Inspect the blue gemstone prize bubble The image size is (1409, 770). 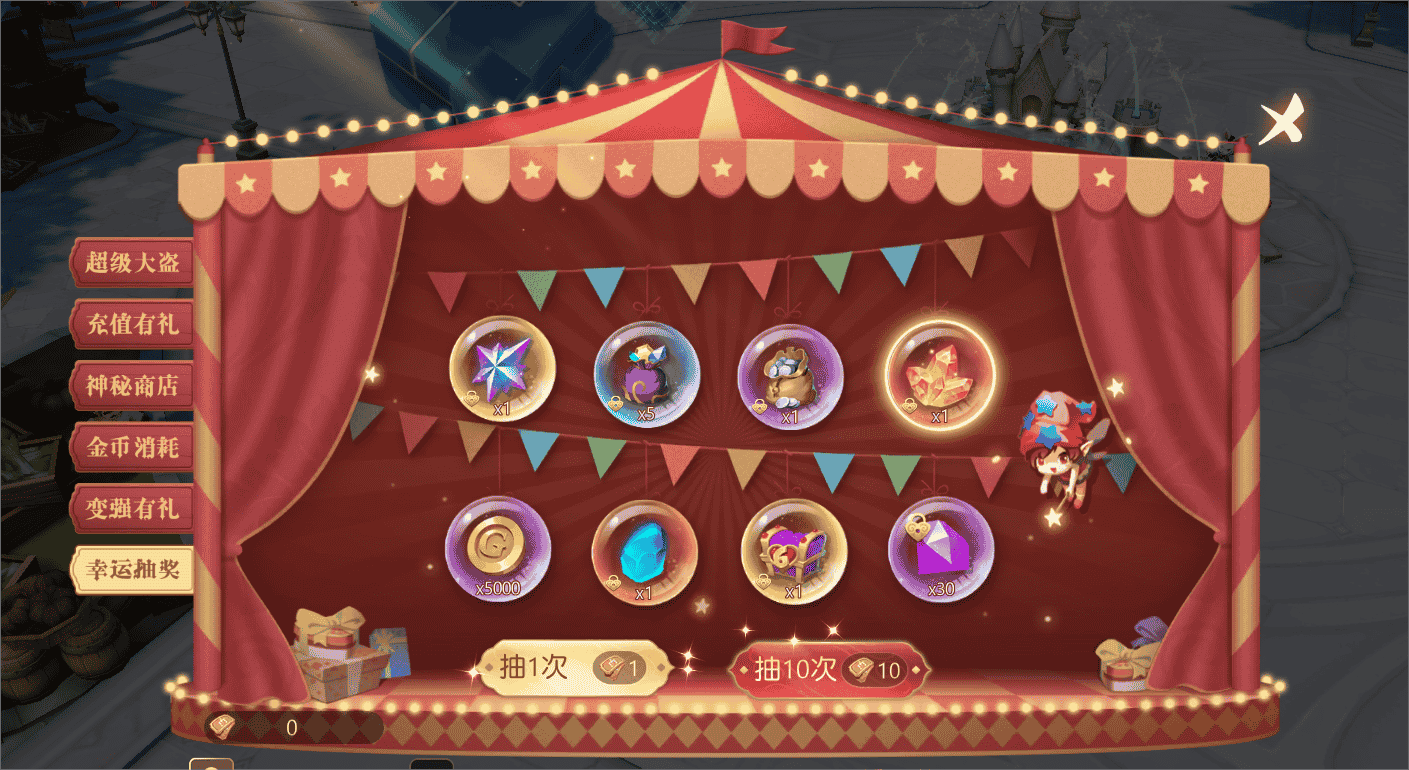click(644, 552)
